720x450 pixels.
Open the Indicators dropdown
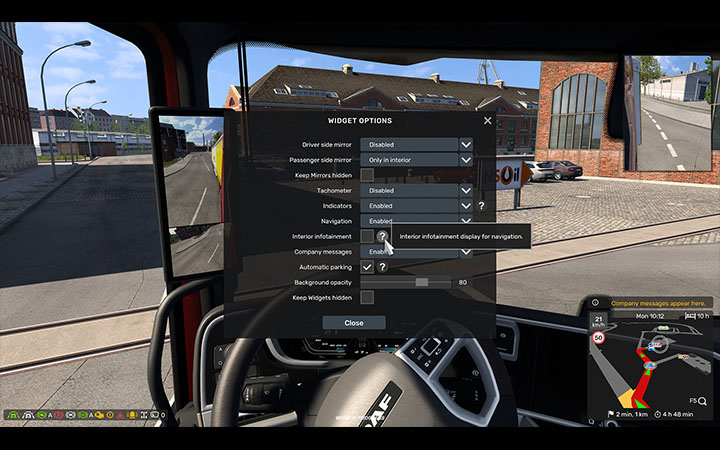[x=466, y=205]
